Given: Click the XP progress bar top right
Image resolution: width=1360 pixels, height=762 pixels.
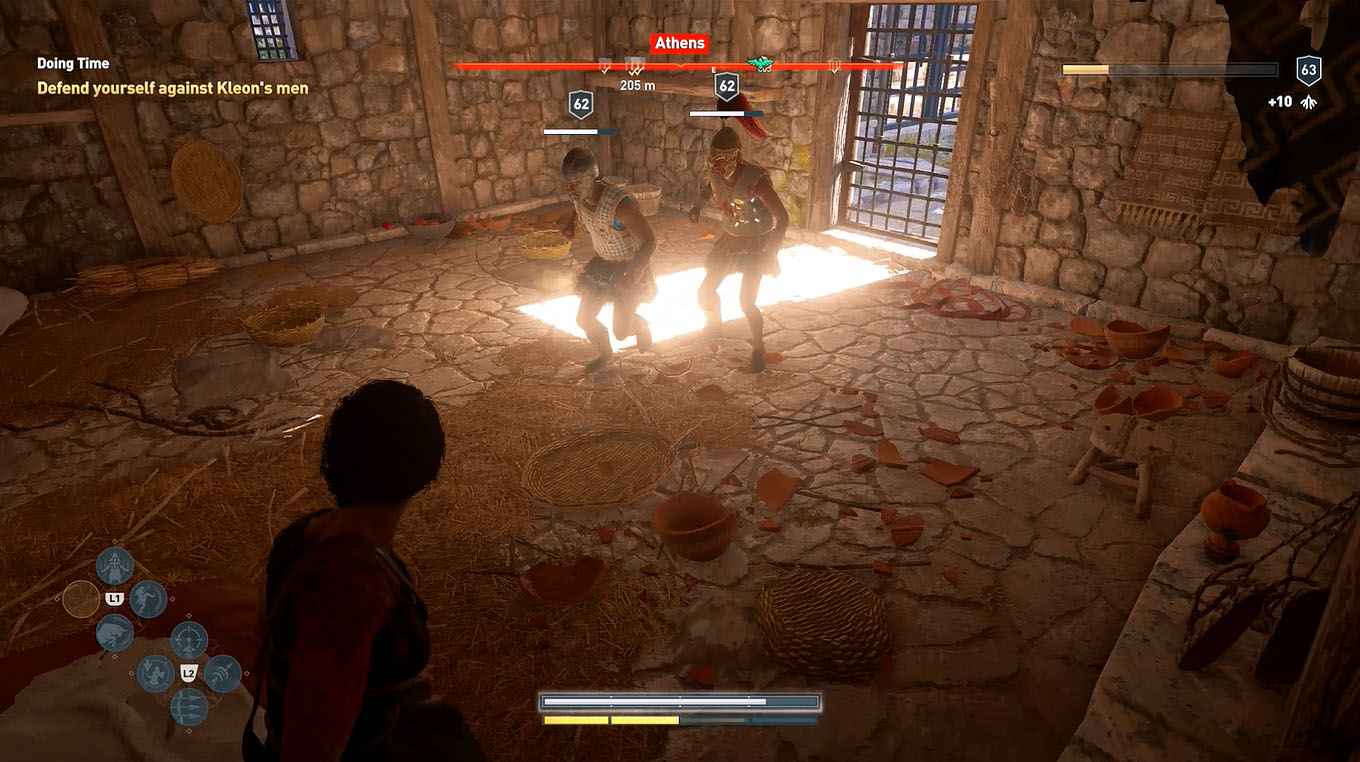Looking at the screenshot, I should pyautogui.click(x=1165, y=68).
